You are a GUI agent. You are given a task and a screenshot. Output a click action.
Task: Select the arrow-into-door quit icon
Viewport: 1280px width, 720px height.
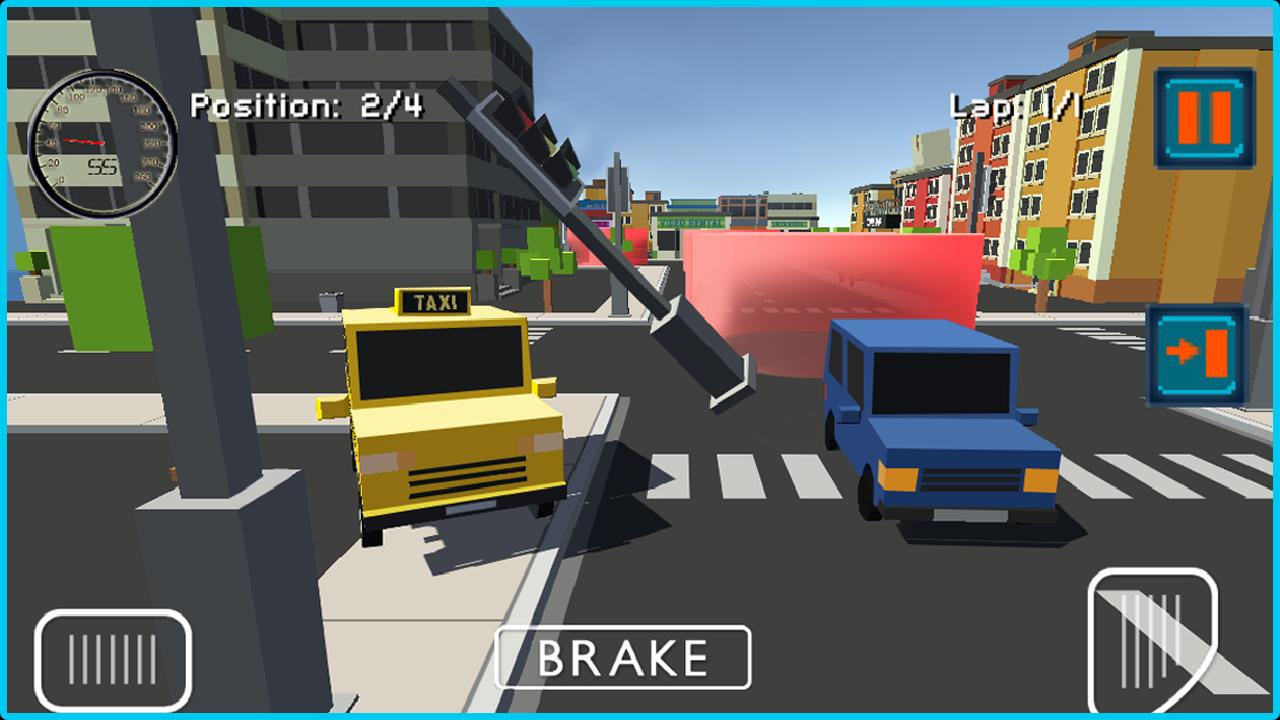click(1197, 352)
